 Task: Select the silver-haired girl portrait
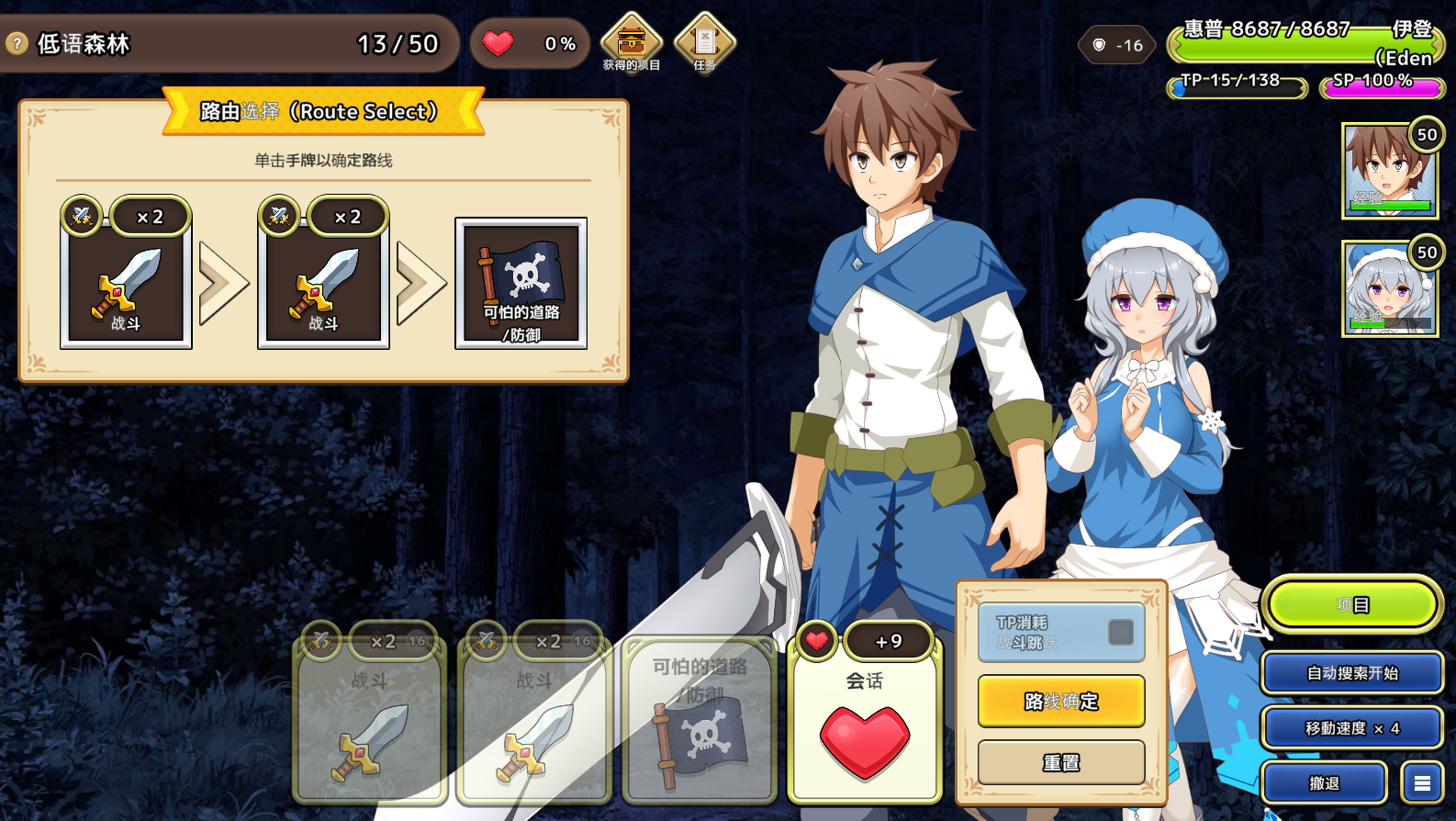1389,288
